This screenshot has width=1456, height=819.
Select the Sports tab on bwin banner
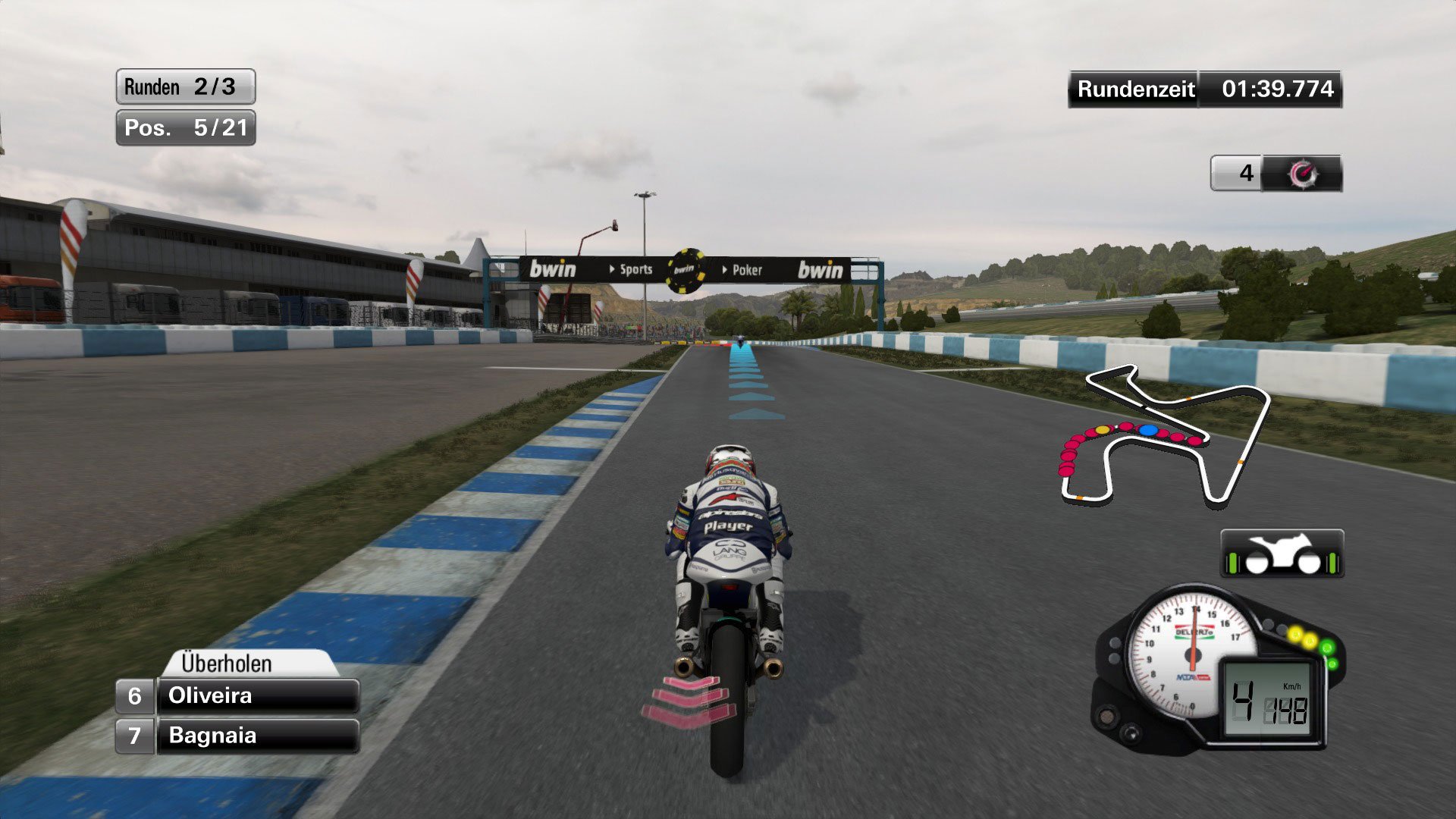coord(637,270)
